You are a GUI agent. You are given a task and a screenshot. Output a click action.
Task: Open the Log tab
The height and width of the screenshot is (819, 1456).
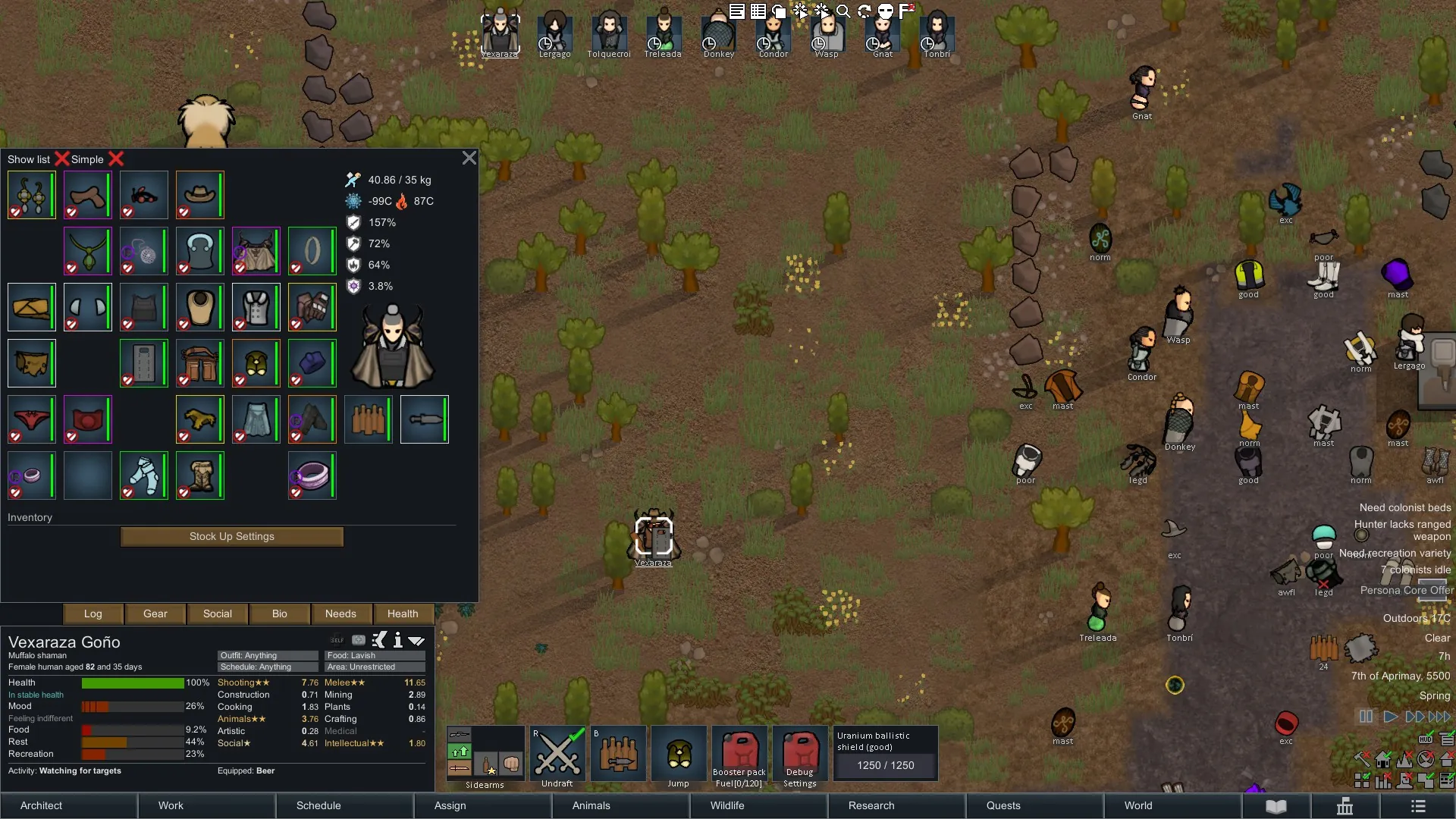click(93, 613)
